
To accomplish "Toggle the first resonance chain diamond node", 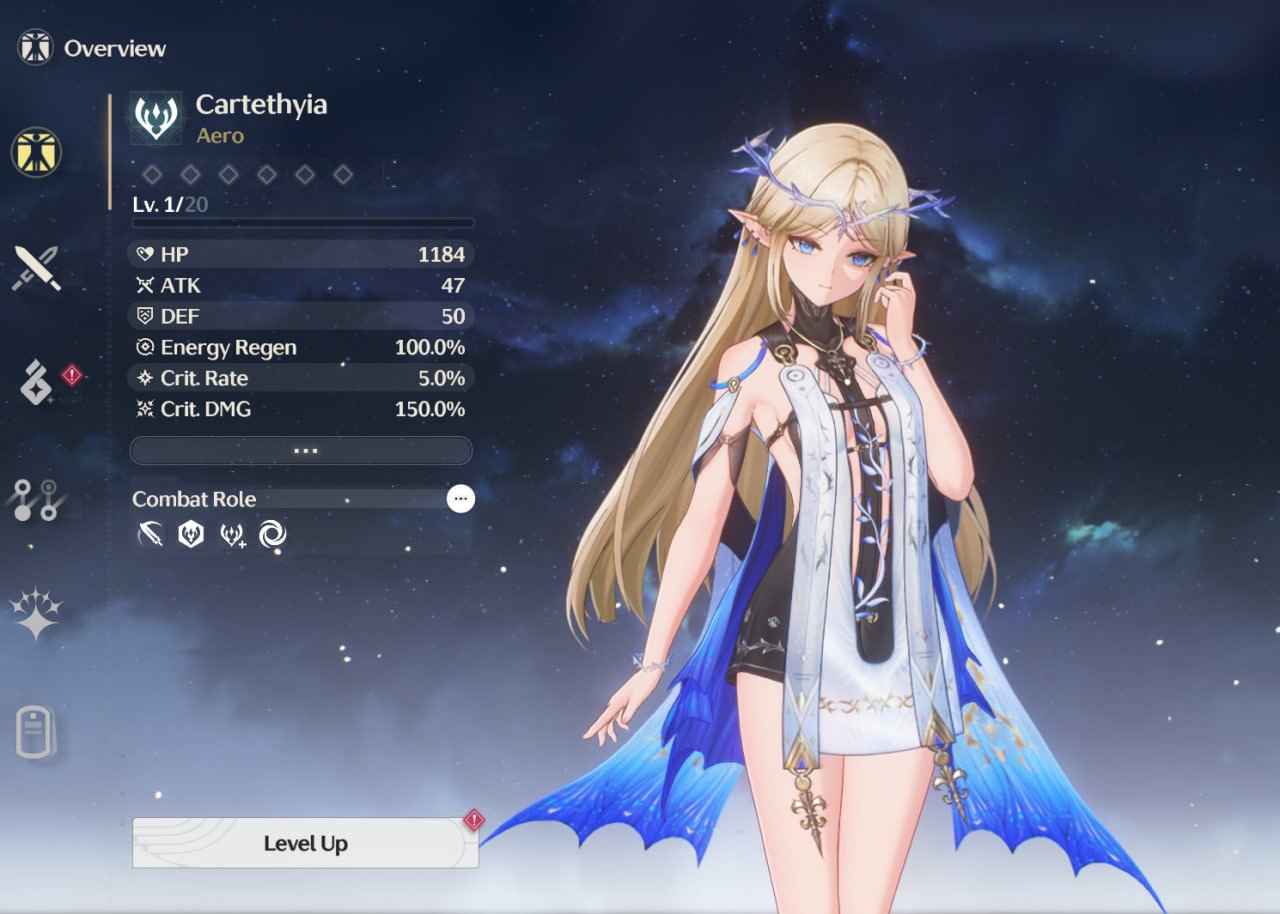I will click(152, 173).
